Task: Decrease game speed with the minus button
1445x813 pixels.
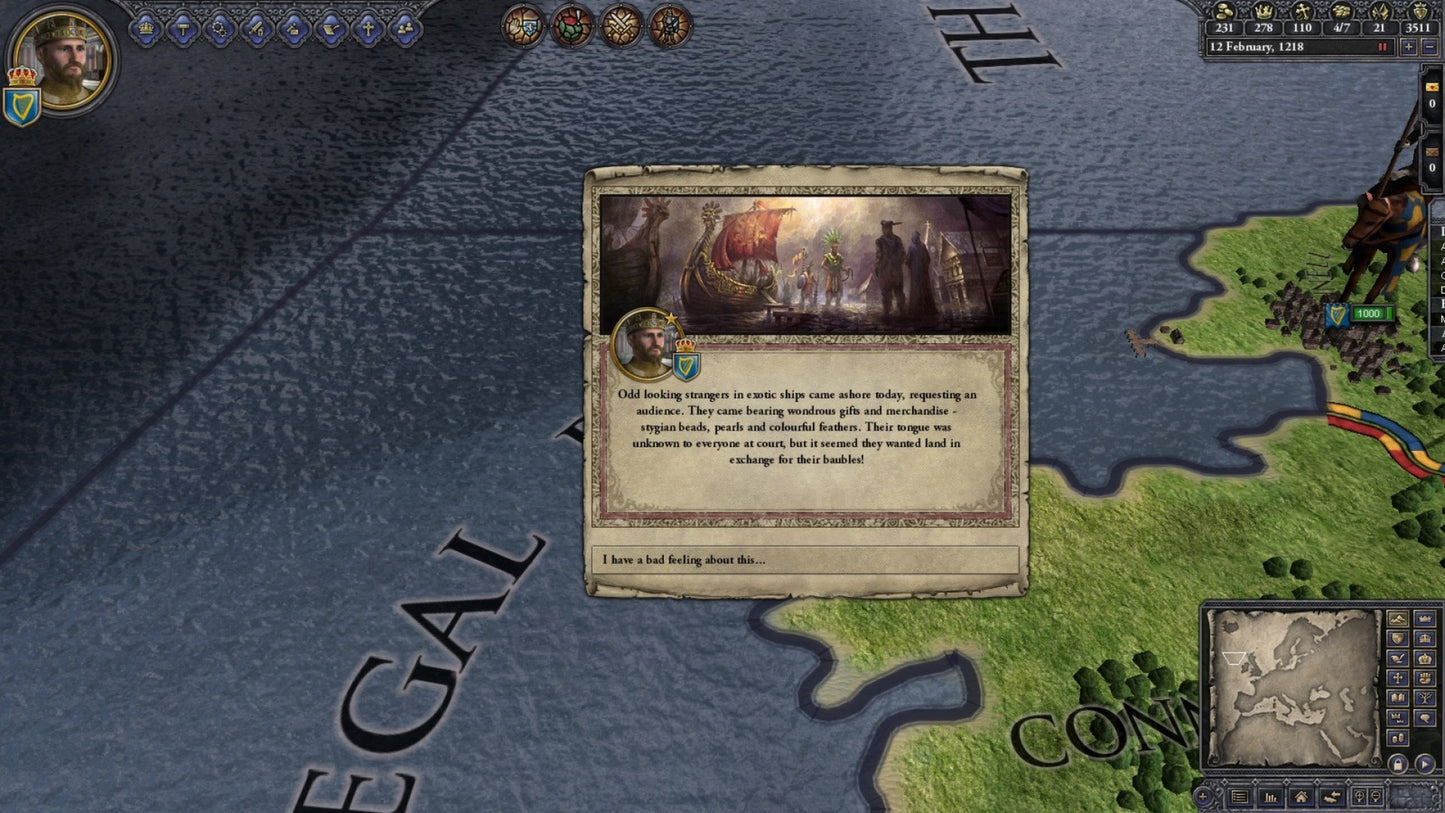Action: click(x=1429, y=47)
